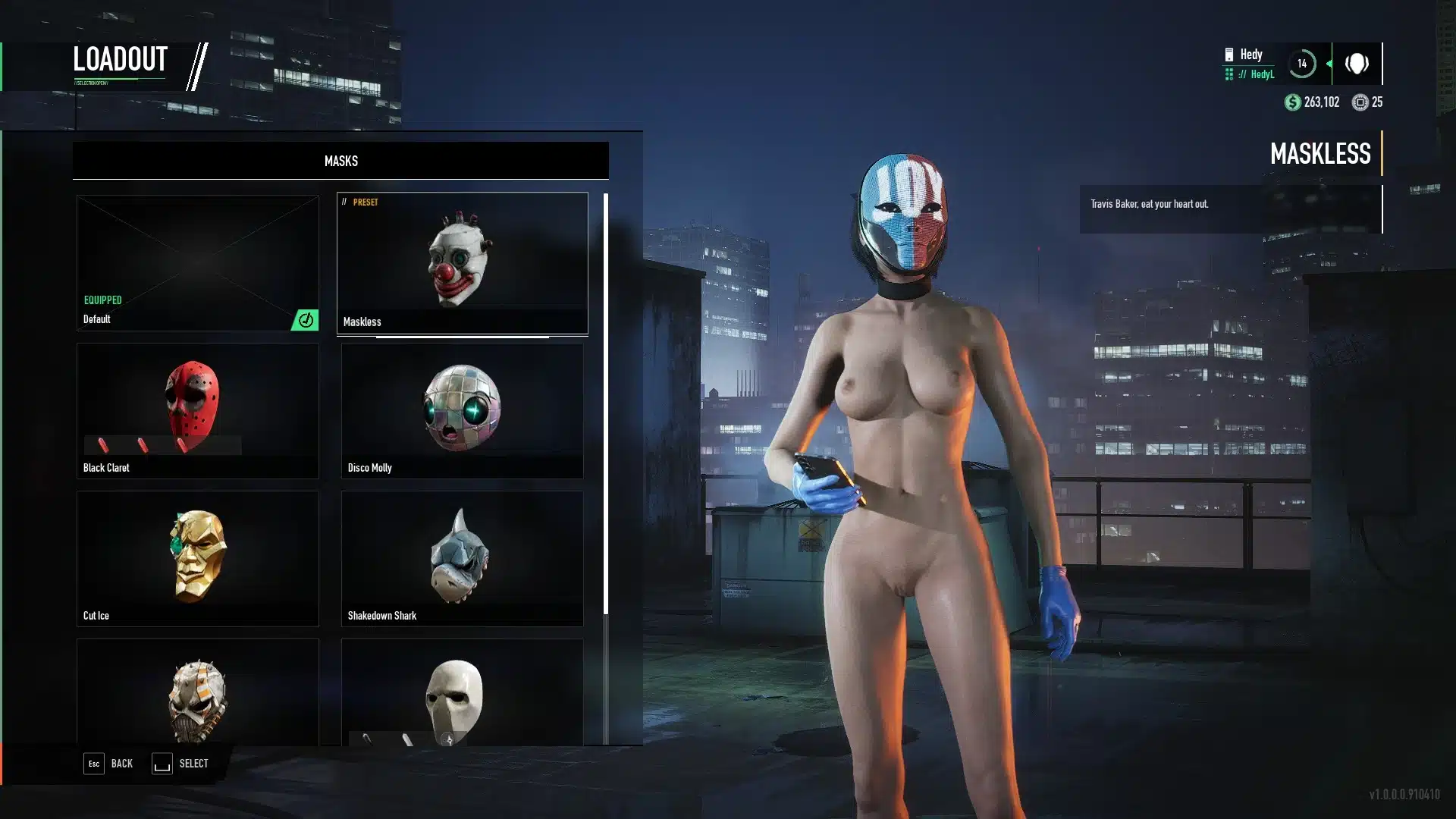1456x819 pixels.
Task: Equip the Shakedown Shark mask
Action: (462, 558)
